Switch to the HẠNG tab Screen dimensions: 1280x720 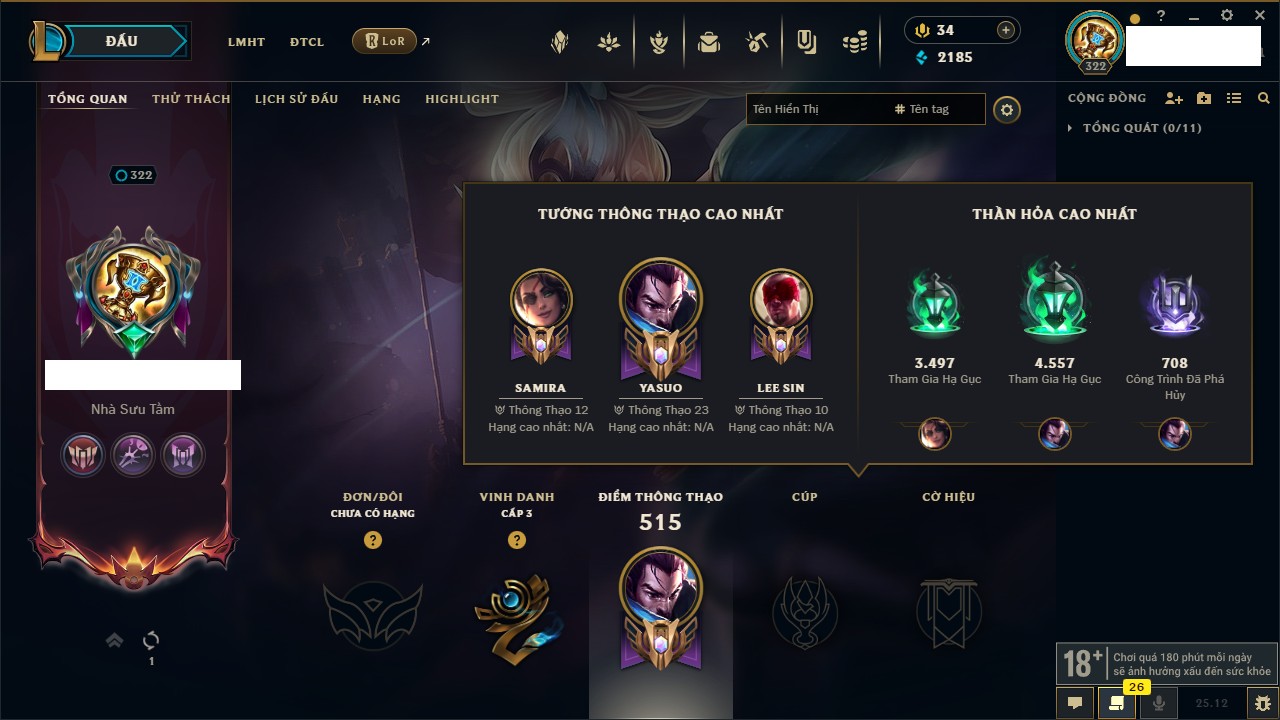(381, 99)
